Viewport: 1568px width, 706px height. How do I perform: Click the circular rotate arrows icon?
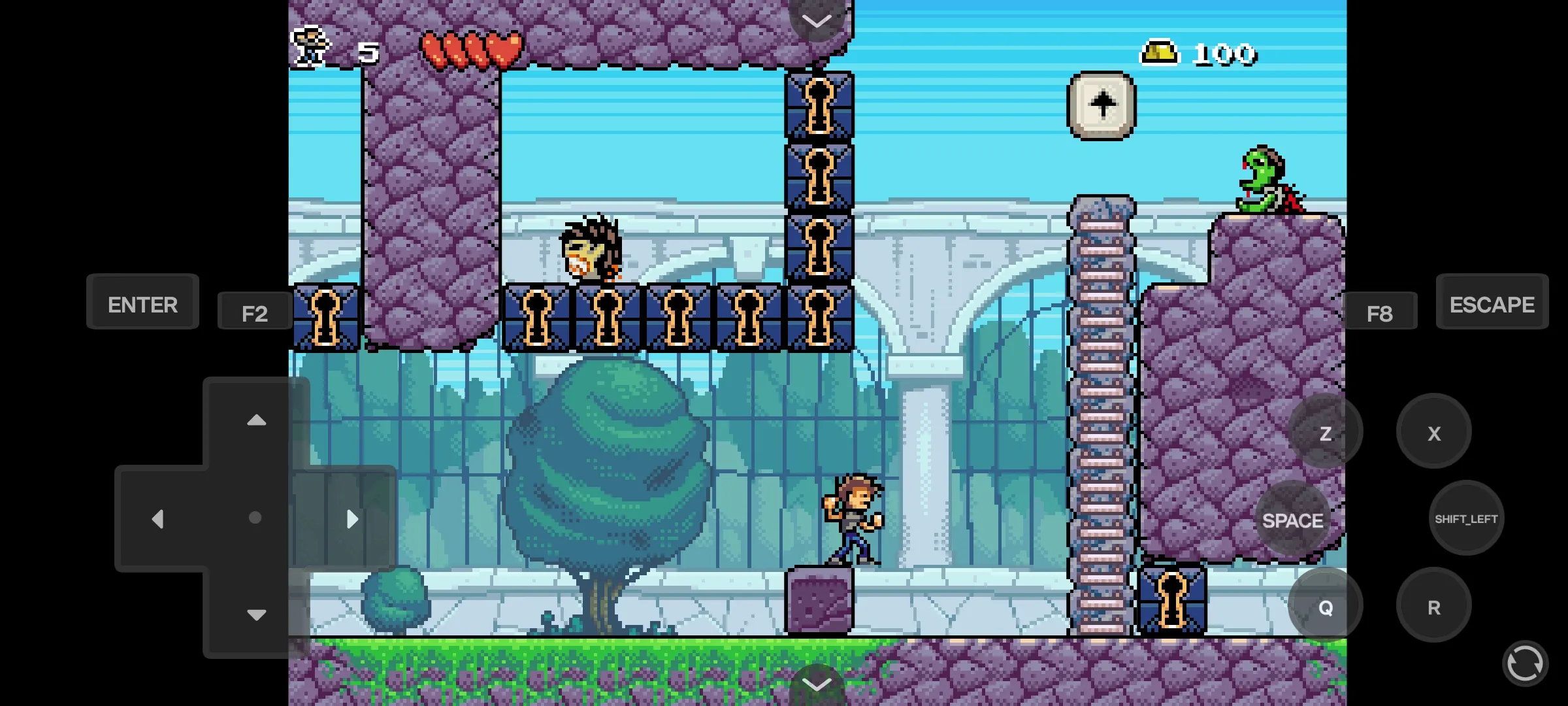1525,663
